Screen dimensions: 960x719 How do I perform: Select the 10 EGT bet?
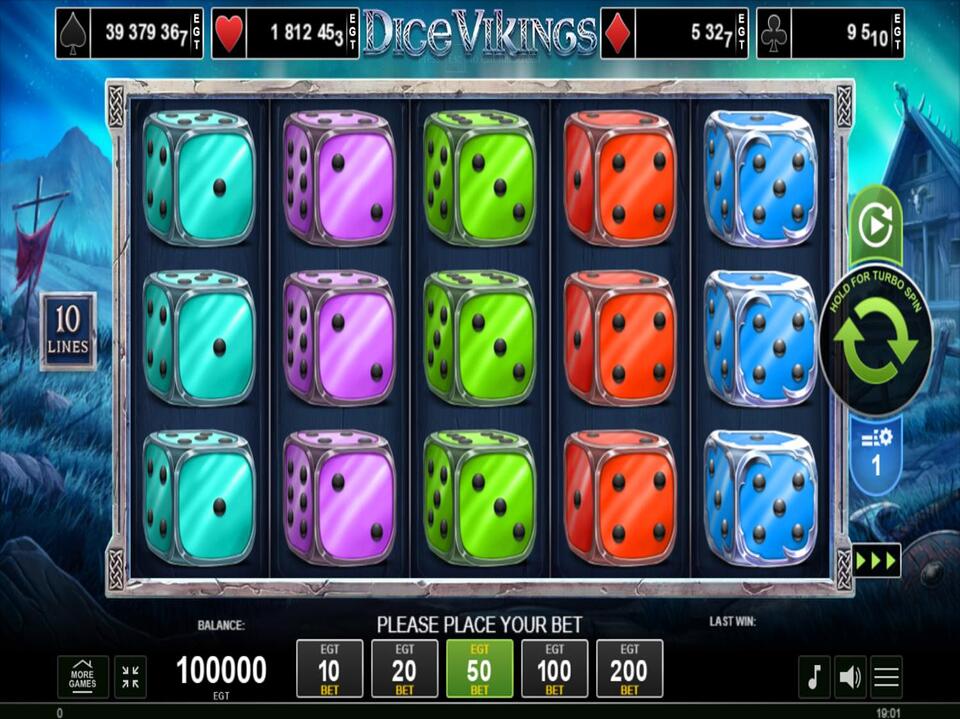329,668
